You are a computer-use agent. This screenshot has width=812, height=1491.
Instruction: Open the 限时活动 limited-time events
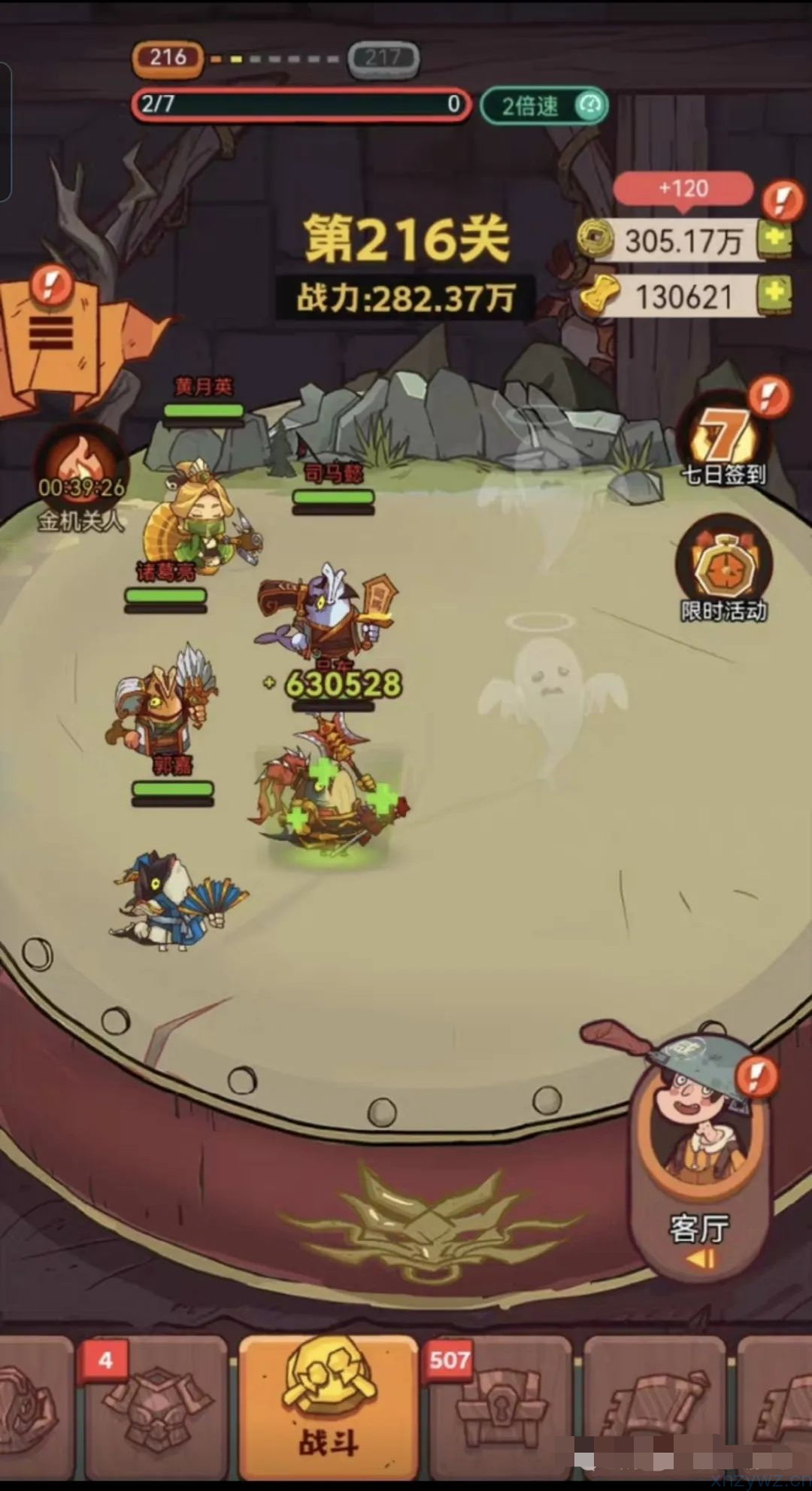tap(724, 572)
